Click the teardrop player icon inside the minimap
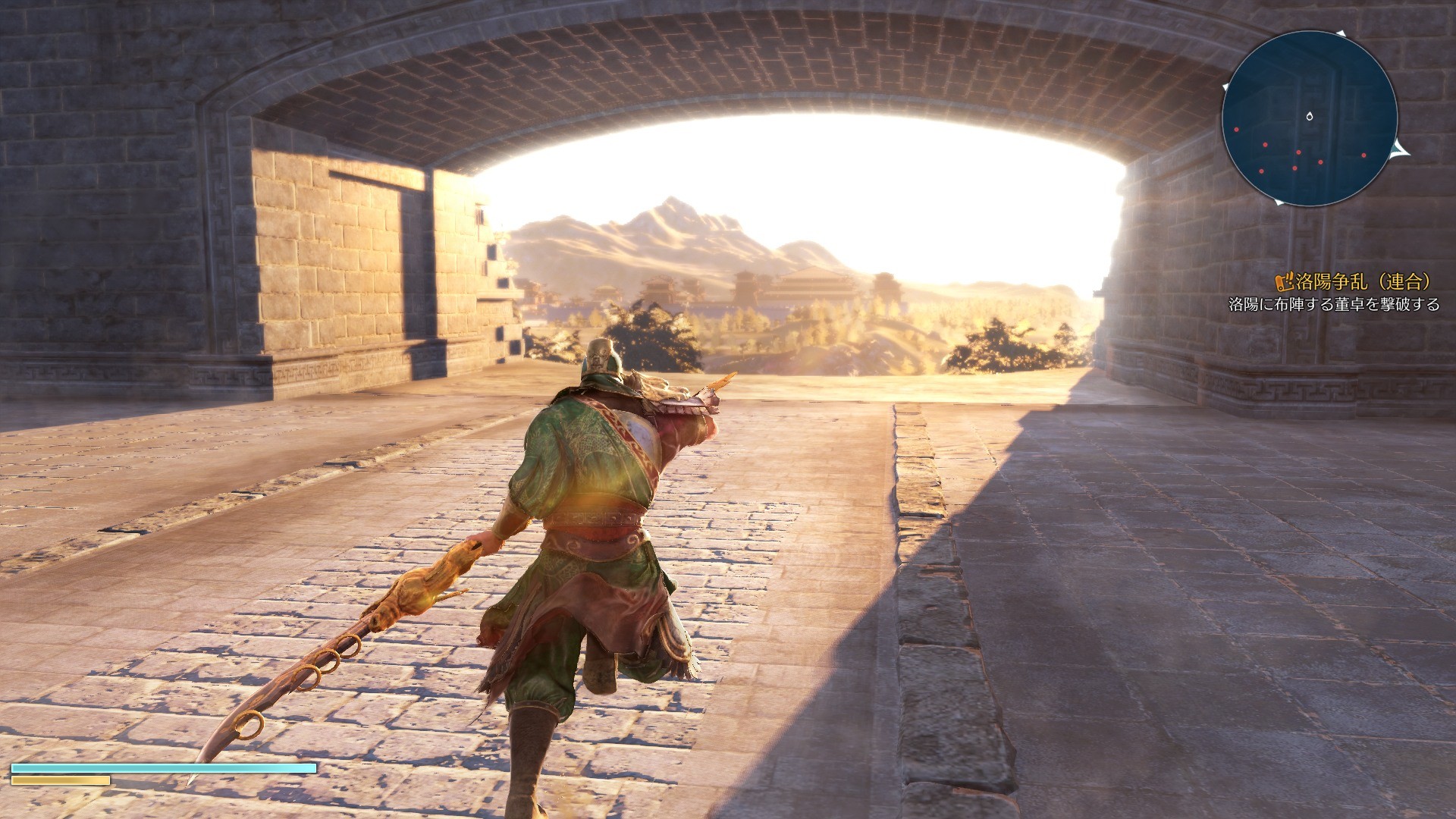This screenshot has height=819, width=1456. (x=1310, y=116)
